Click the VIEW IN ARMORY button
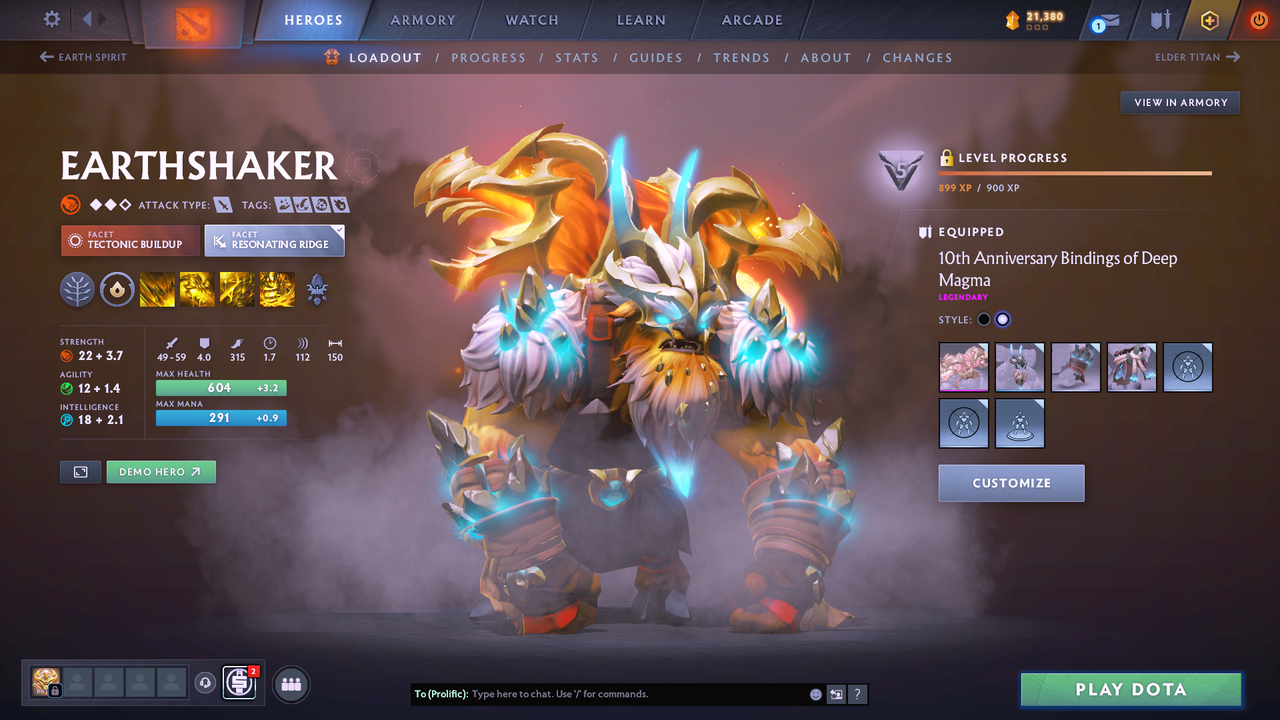This screenshot has height=720, width=1280. click(1179, 102)
